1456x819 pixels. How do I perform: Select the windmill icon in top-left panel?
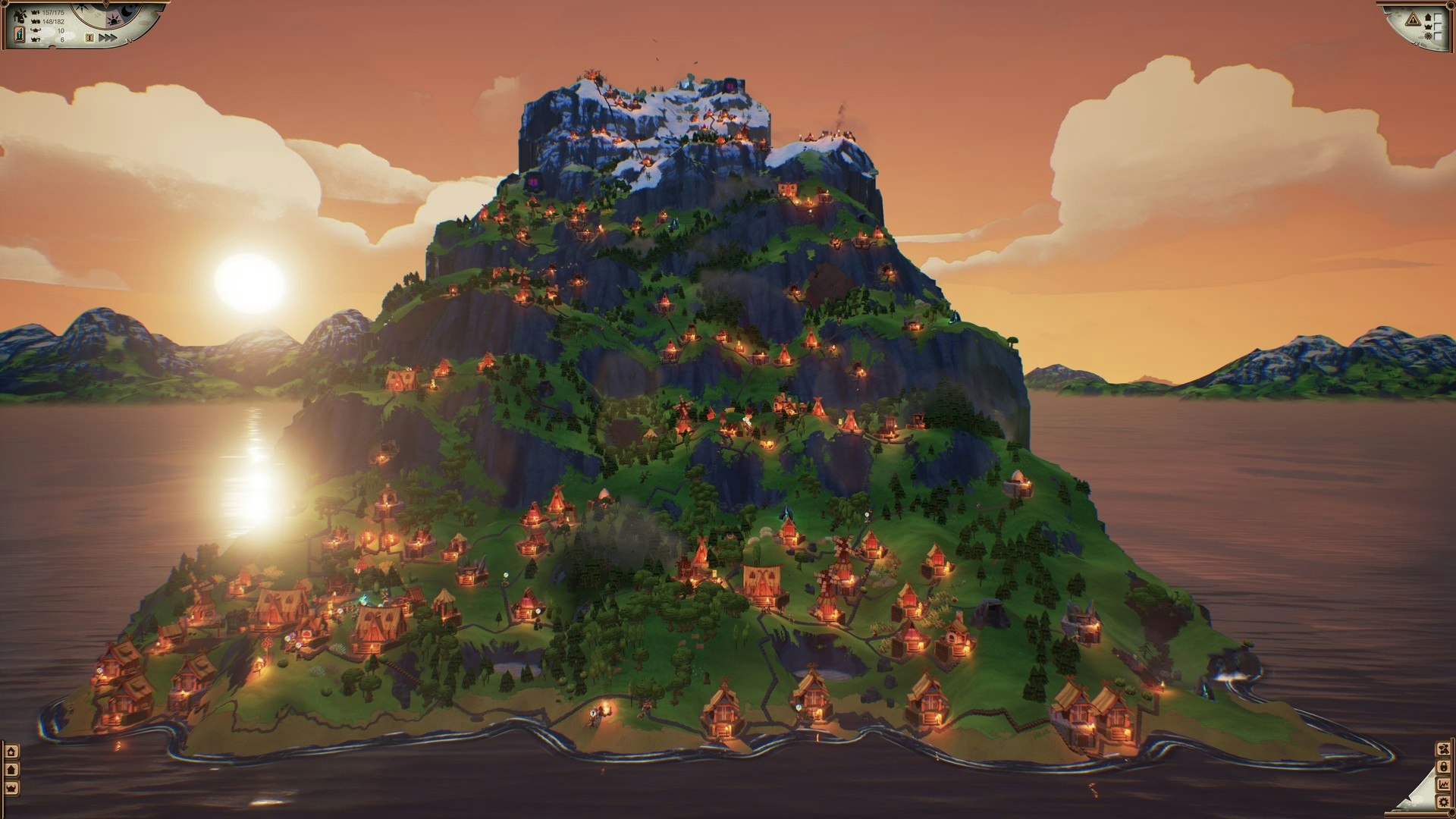[x=19, y=14]
